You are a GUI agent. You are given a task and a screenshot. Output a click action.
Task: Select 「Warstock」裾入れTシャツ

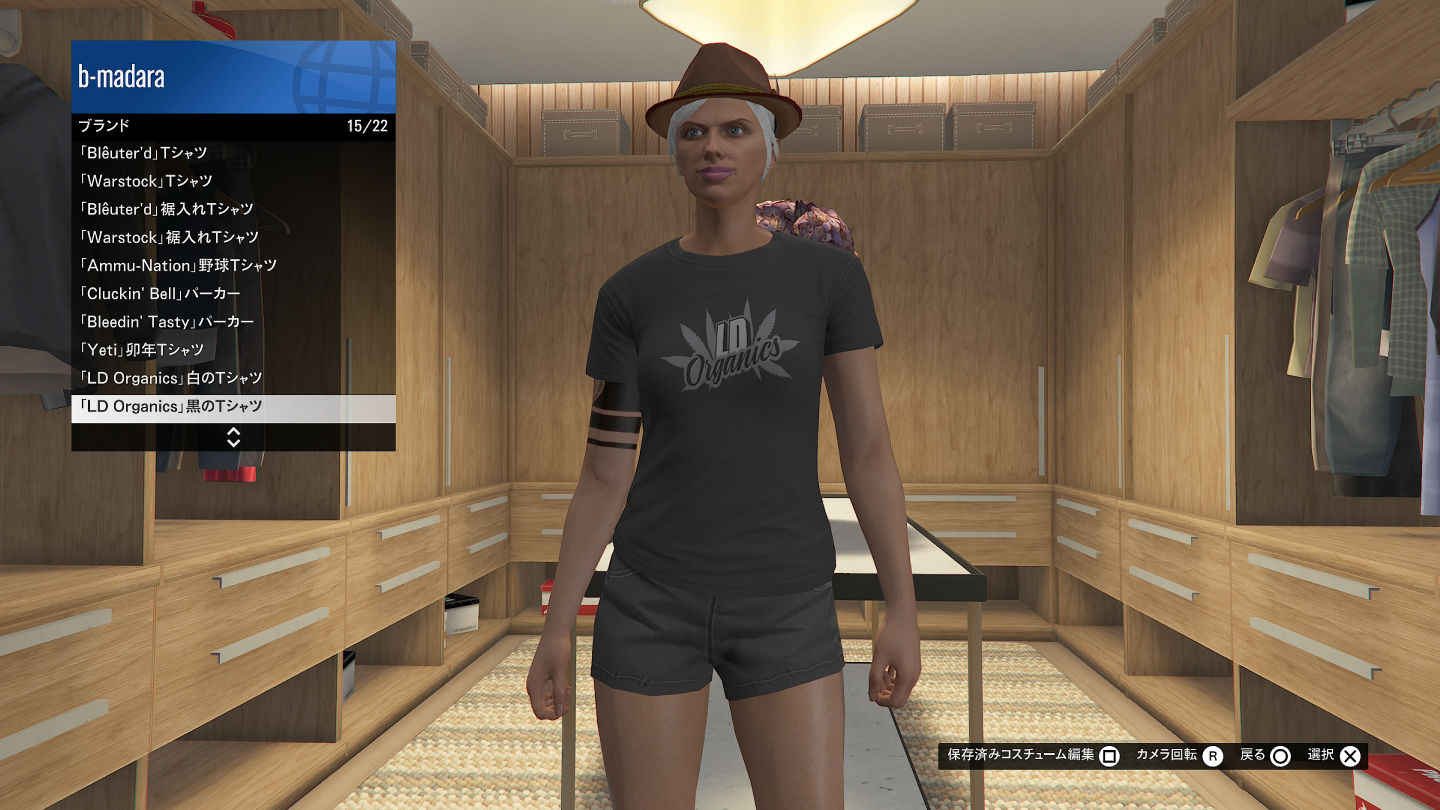[x=233, y=237]
